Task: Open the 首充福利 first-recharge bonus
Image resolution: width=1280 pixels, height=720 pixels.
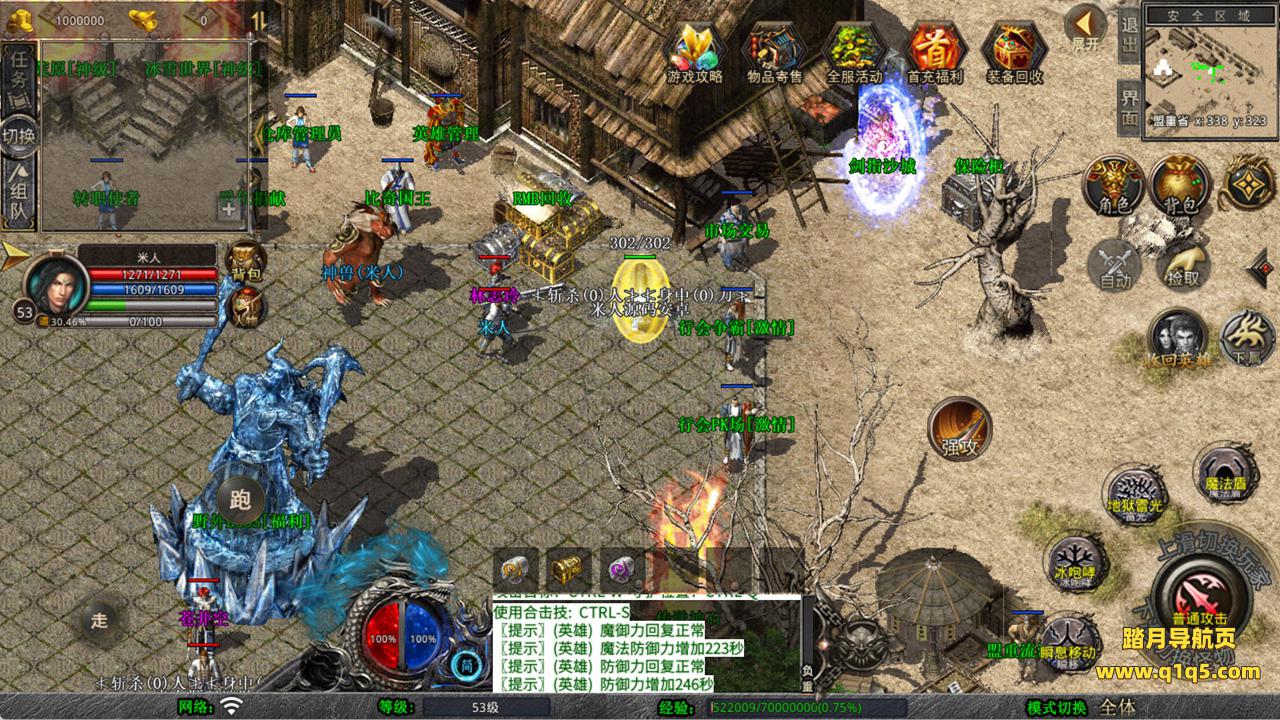Action: point(934,50)
